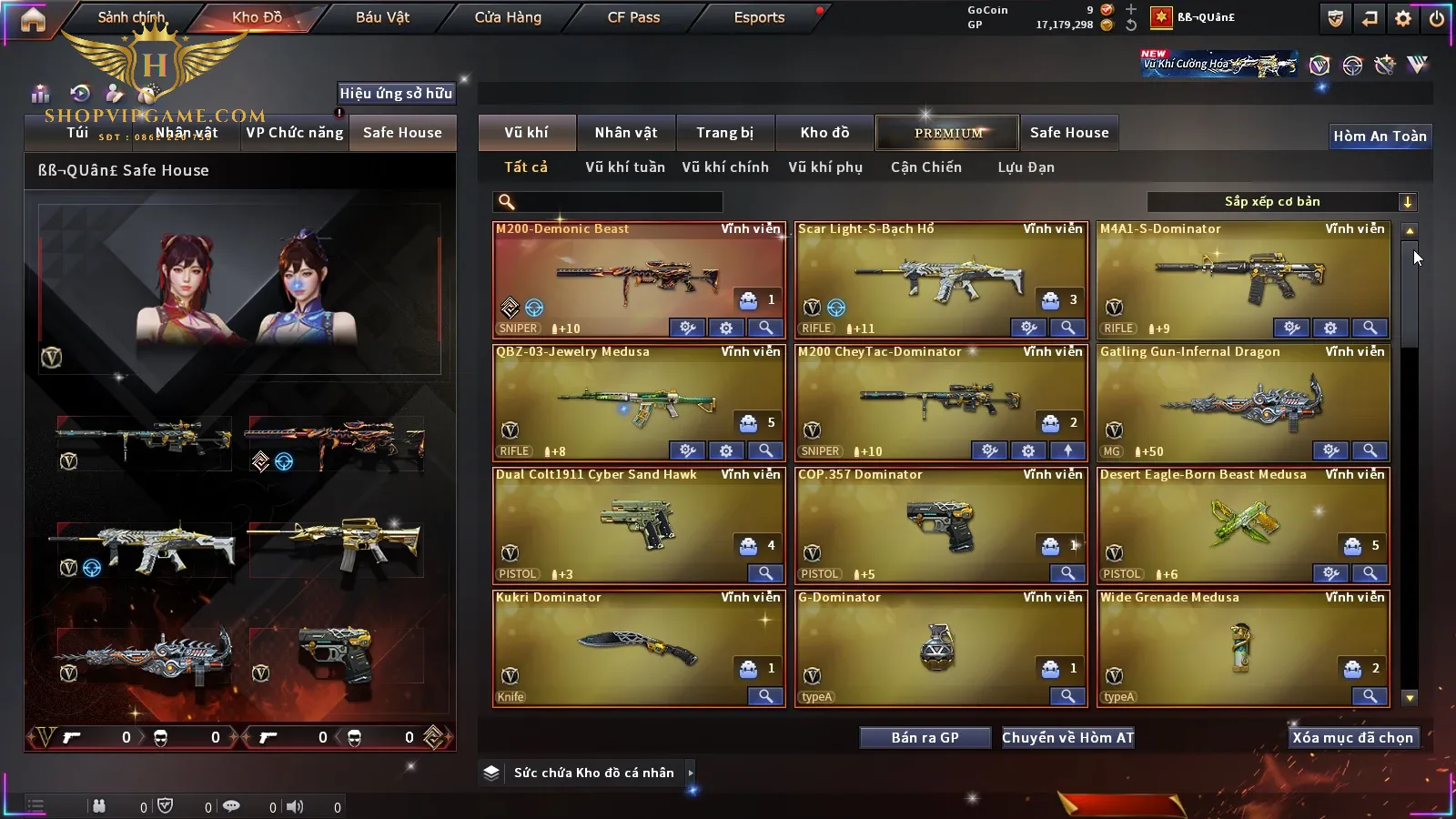Select the Nhân vật inventory tab

[x=625, y=133]
